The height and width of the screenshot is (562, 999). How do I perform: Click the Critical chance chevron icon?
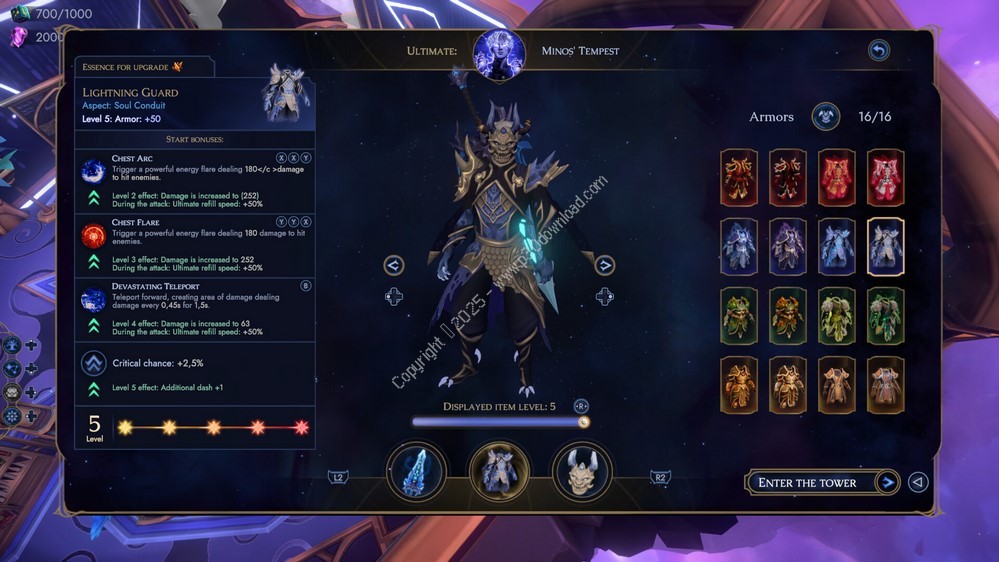pos(94,363)
